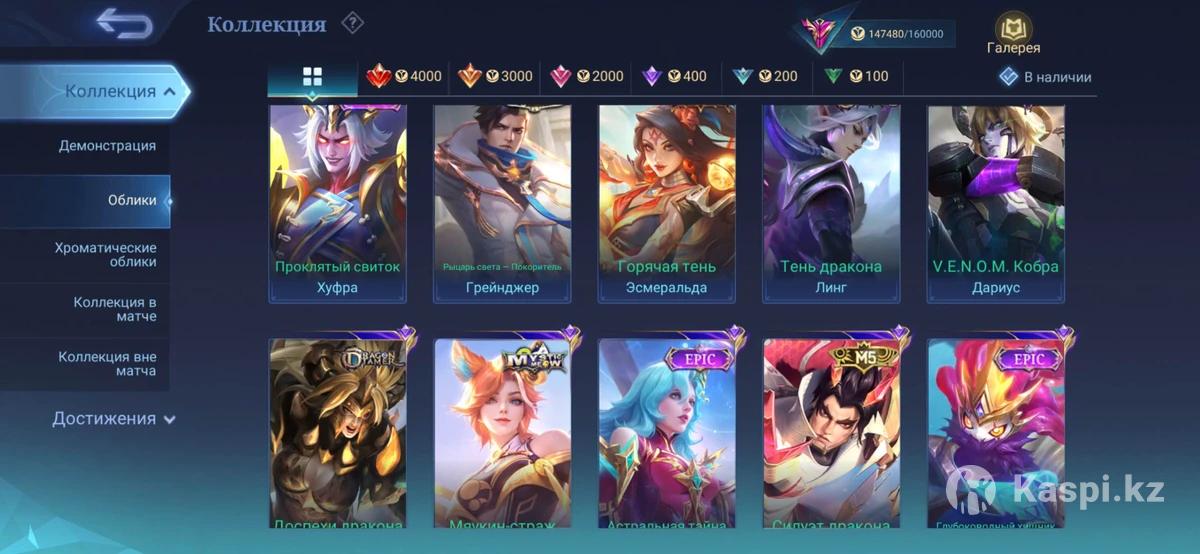1200x554 pixels.
Task: Switch to Хроматические облики
Action: tap(105, 254)
